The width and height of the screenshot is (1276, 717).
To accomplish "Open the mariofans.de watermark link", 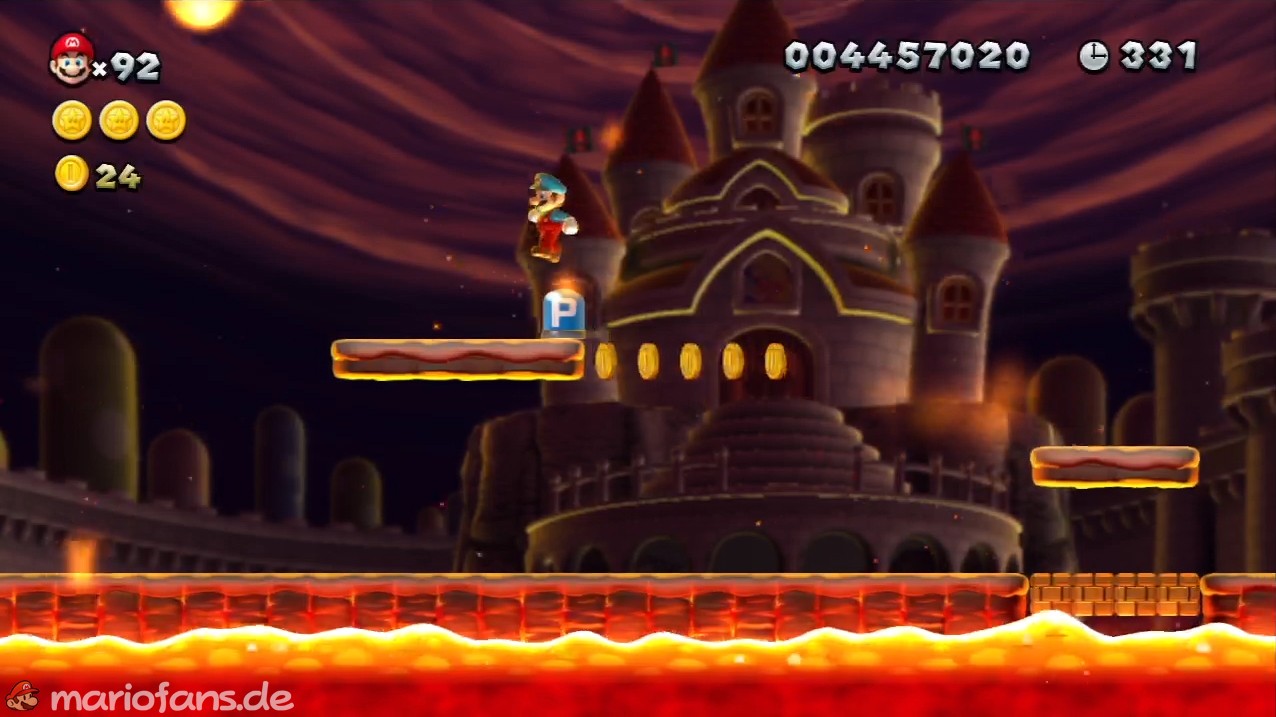I will click(170, 697).
